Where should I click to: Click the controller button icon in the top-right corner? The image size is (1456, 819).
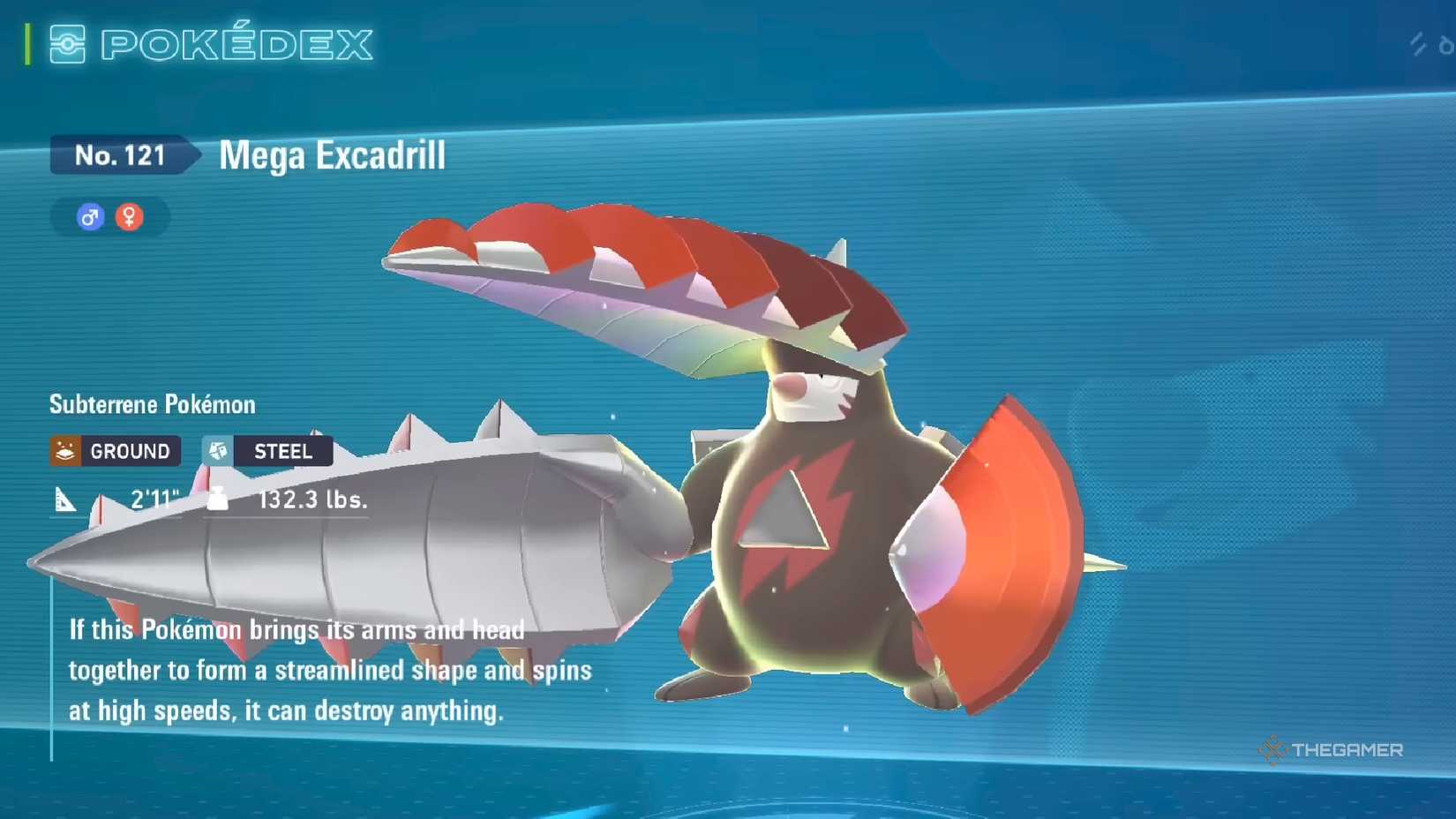(x=1445, y=44)
